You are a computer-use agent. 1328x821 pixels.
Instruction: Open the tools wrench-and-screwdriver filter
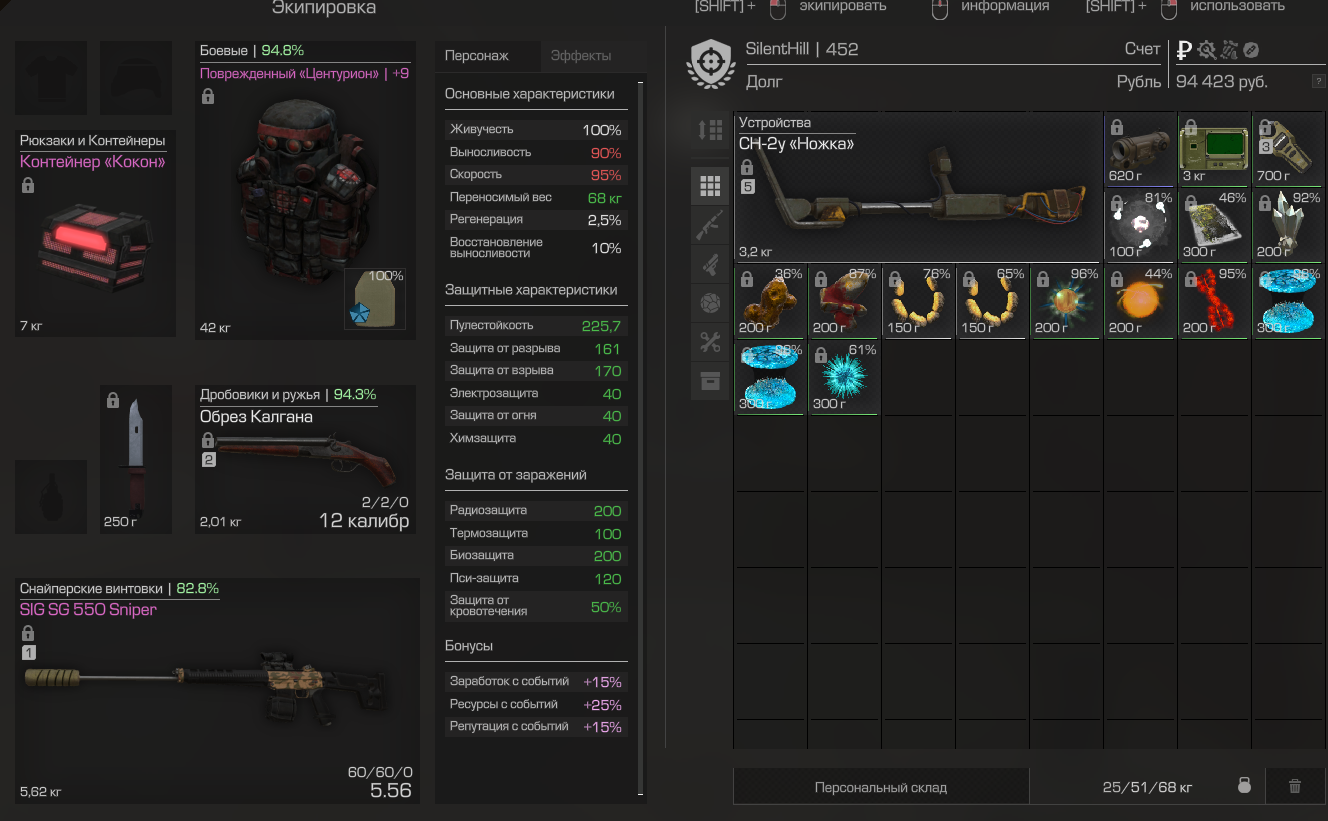[710, 342]
